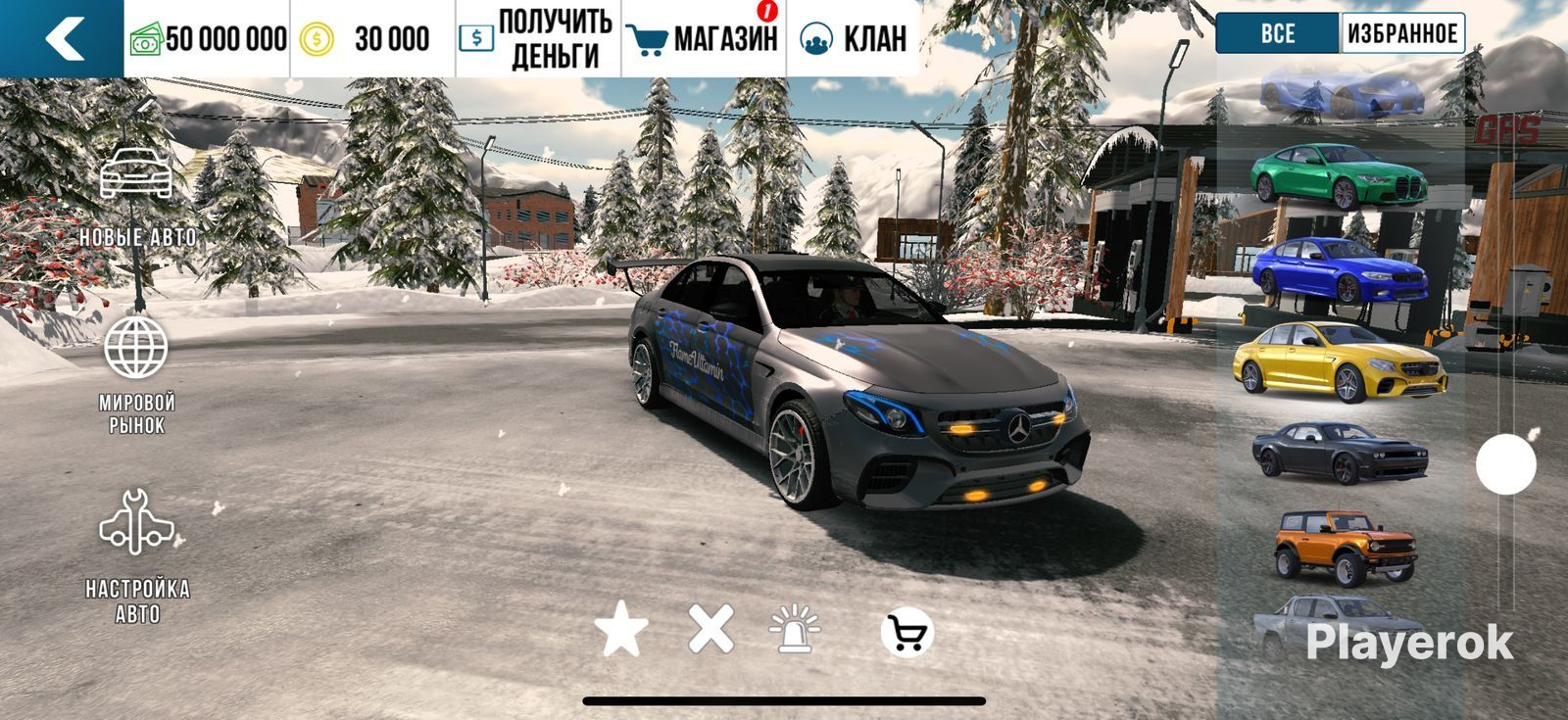Image resolution: width=1568 pixels, height=720 pixels.
Task: Click the white round slider handle
Action: [1506, 464]
